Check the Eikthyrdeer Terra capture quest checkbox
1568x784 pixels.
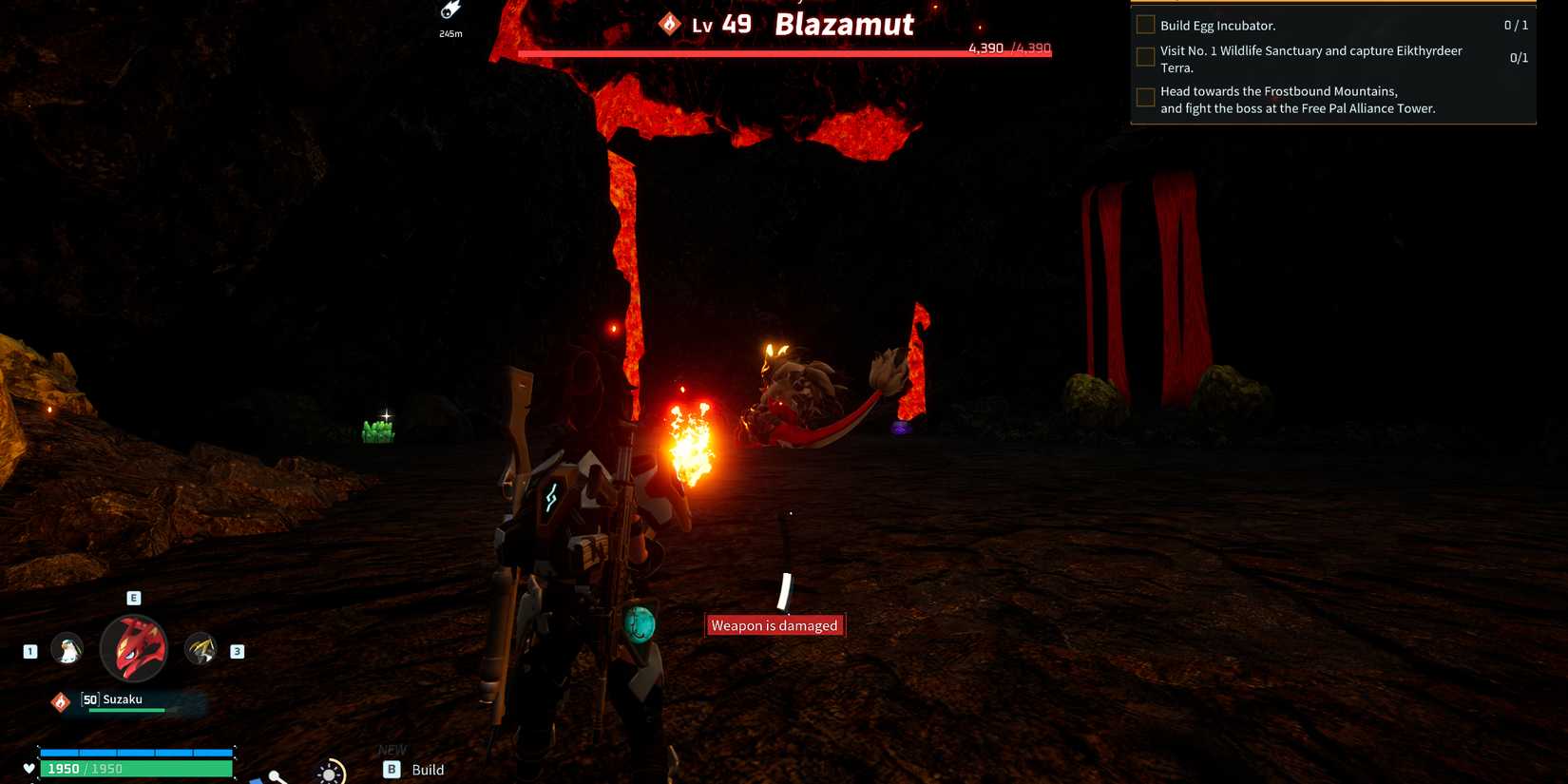point(1145,57)
